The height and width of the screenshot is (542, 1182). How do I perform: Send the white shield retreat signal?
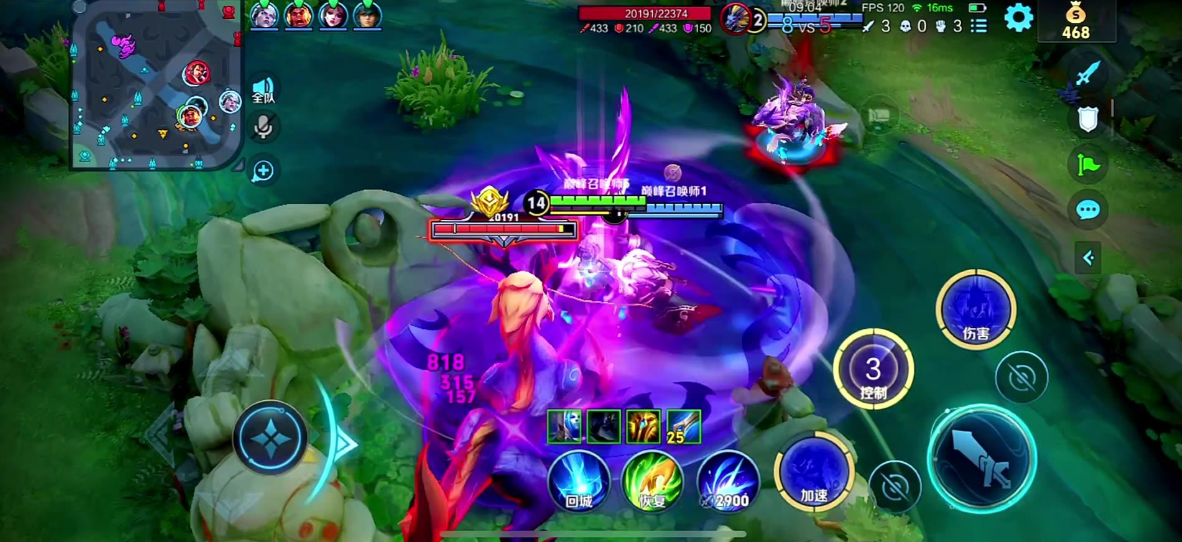coord(1088,118)
